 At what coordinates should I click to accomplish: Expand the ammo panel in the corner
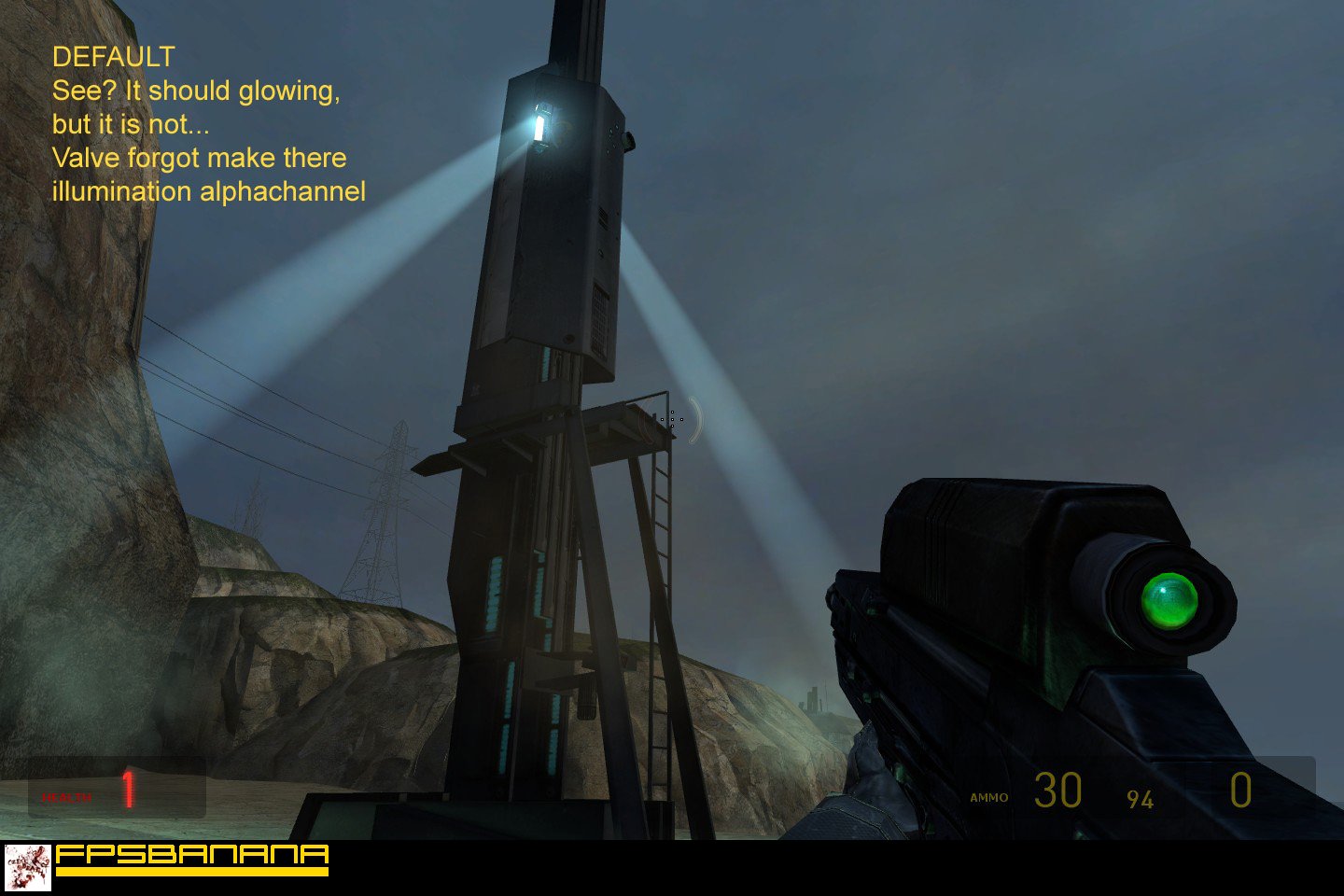tap(1120, 793)
